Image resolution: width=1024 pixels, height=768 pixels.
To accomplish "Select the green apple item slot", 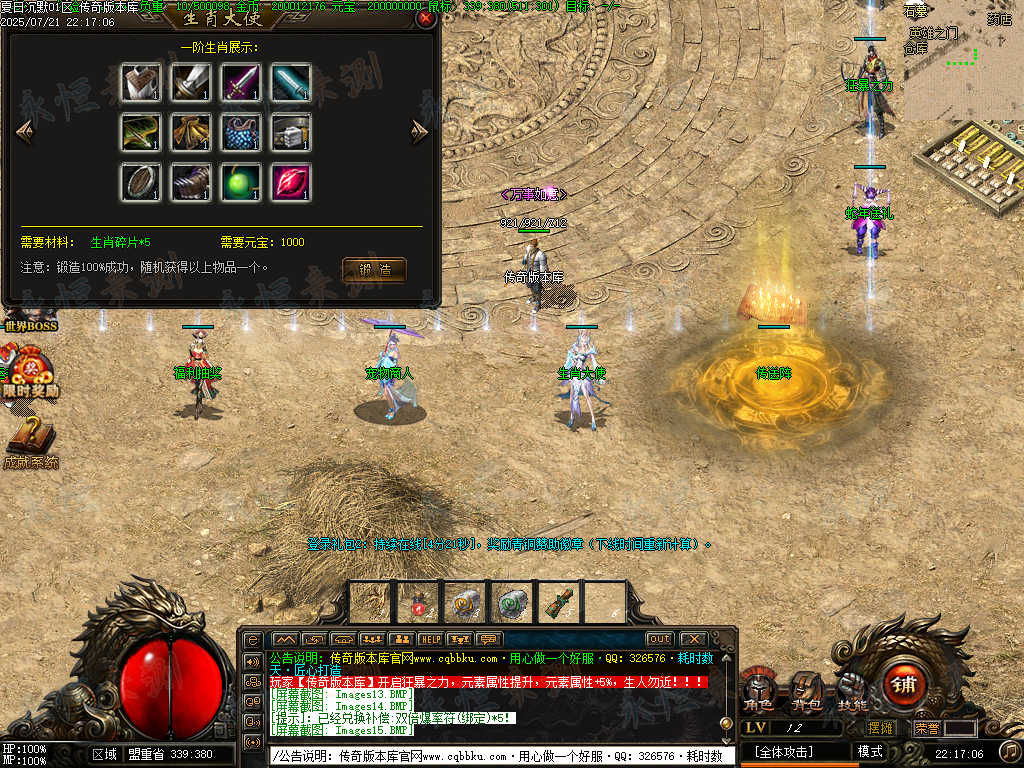I will 241,182.
